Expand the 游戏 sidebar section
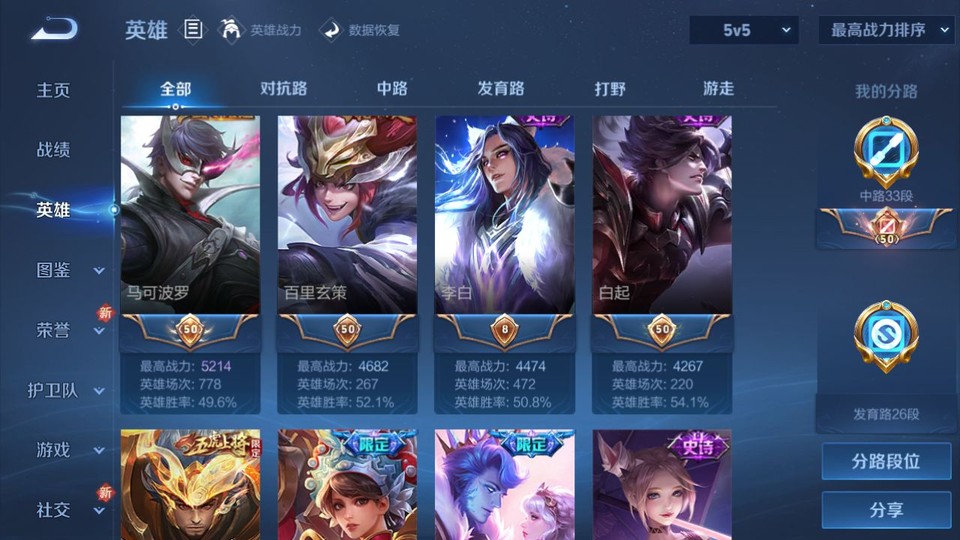This screenshot has height=540, width=960. (x=66, y=450)
